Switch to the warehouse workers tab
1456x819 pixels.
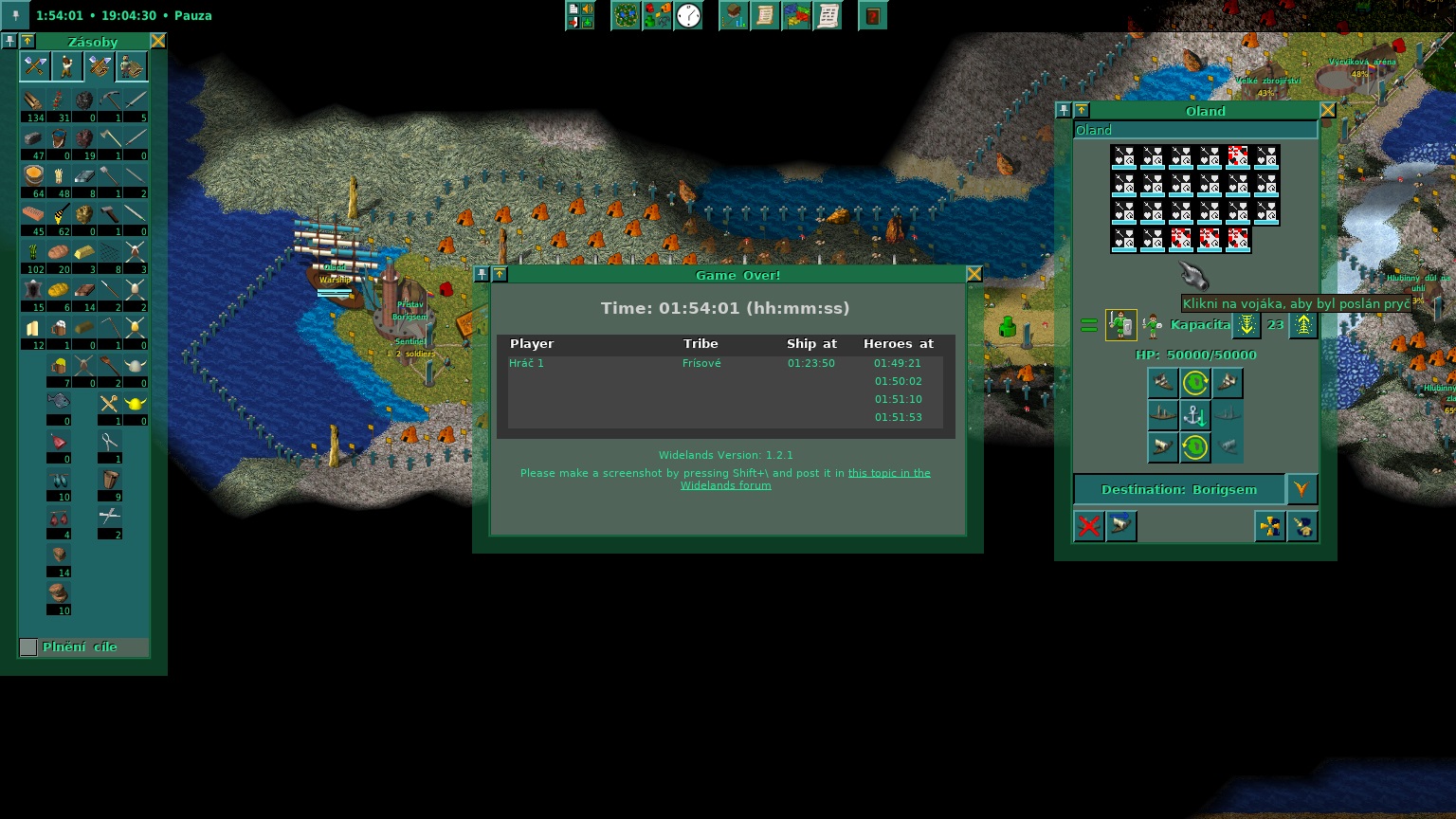pos(131,66)
